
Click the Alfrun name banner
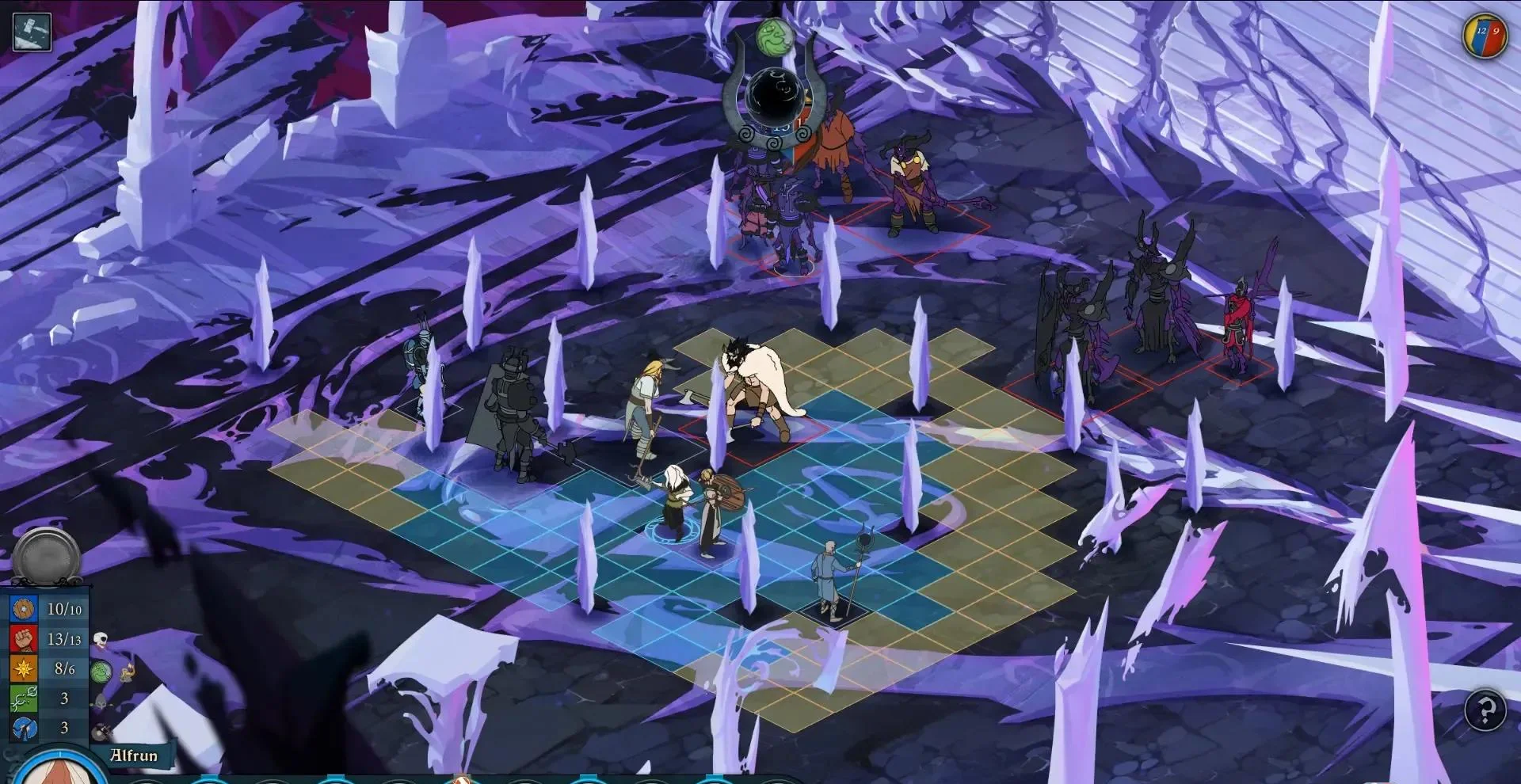(133, 756)
